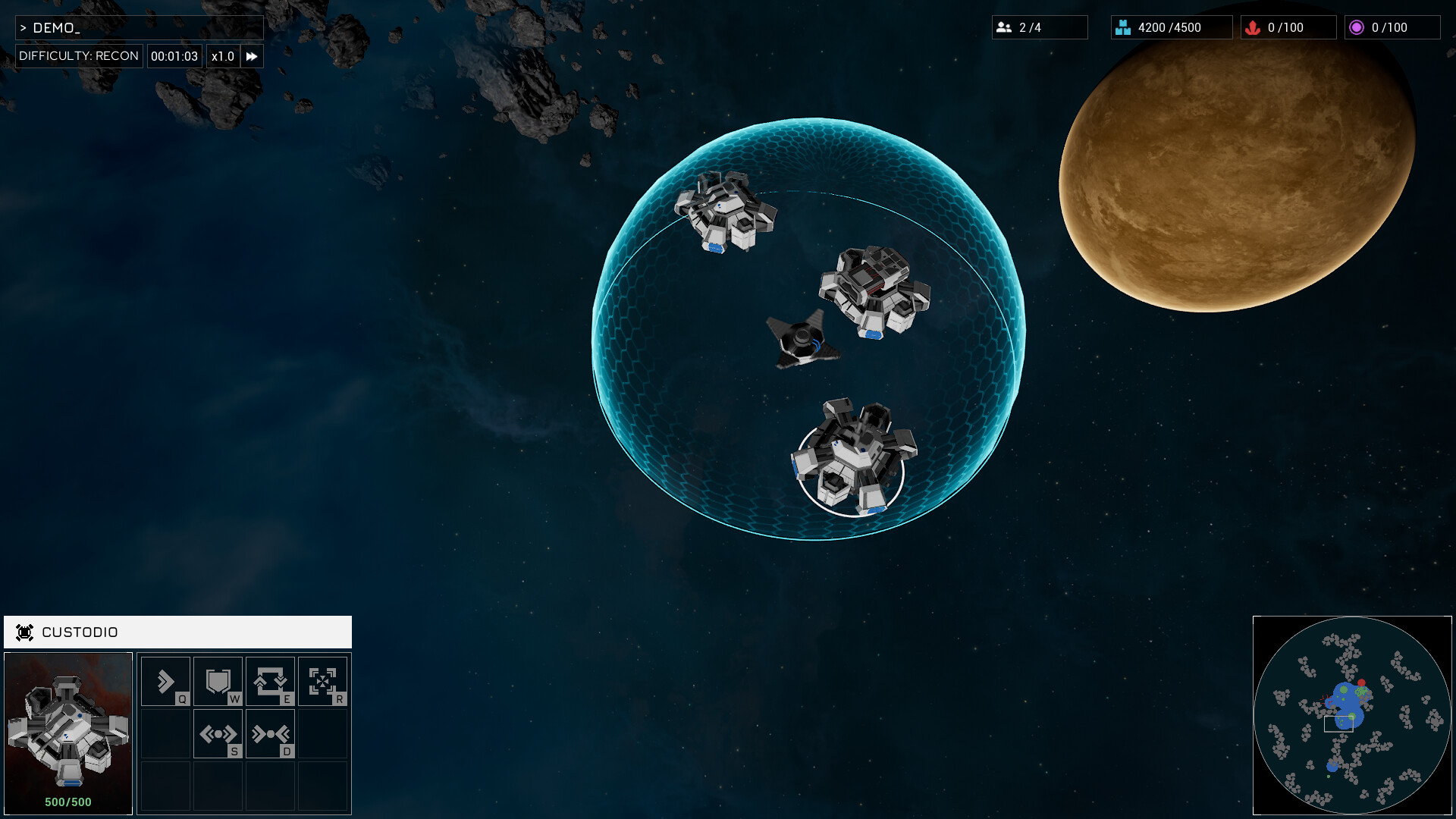Select the E swap ability icon

[x=271, y=681]
